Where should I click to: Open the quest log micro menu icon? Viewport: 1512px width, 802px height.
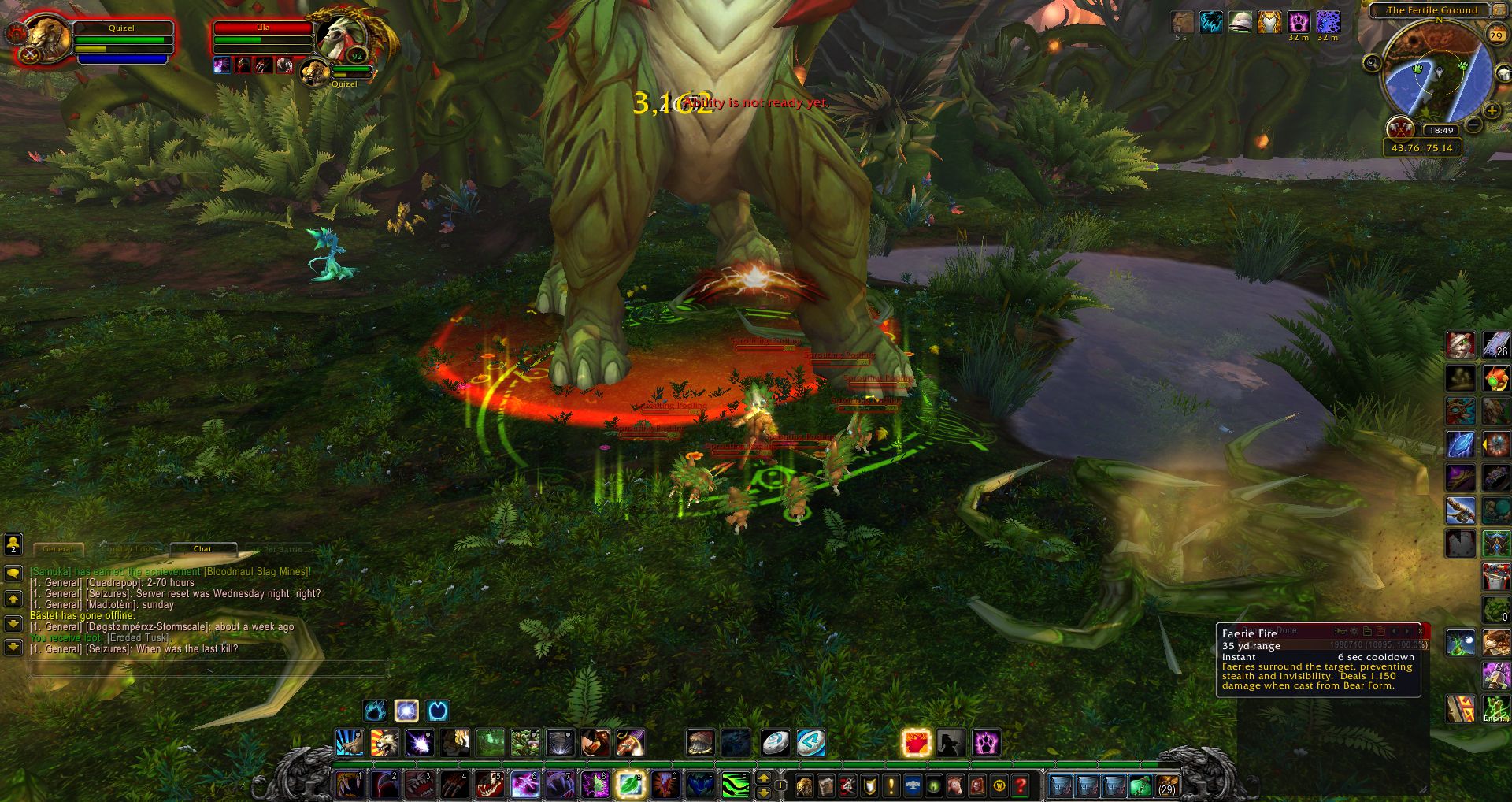point(891,785)
